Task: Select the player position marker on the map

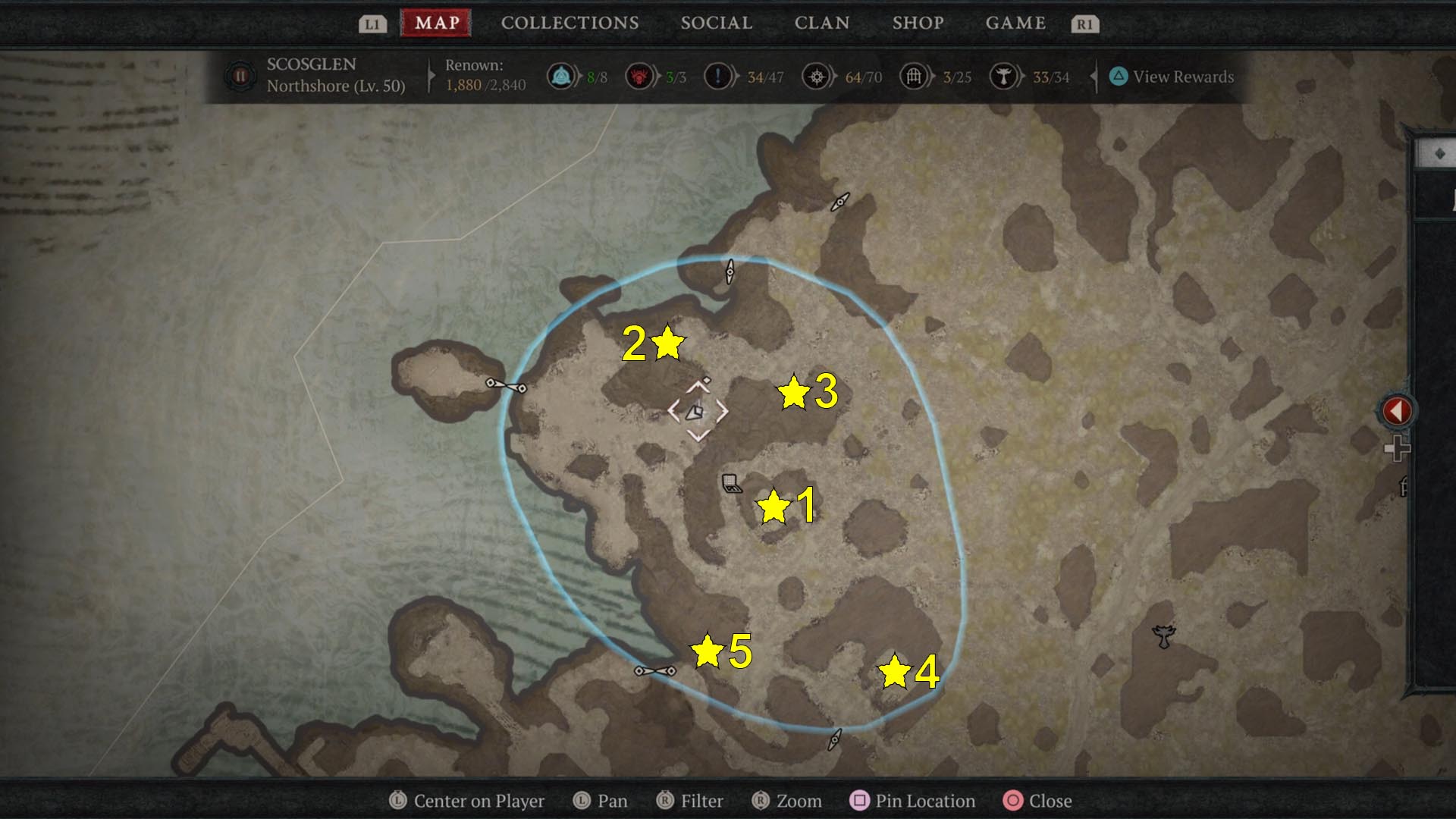Action: click(696, 412)
